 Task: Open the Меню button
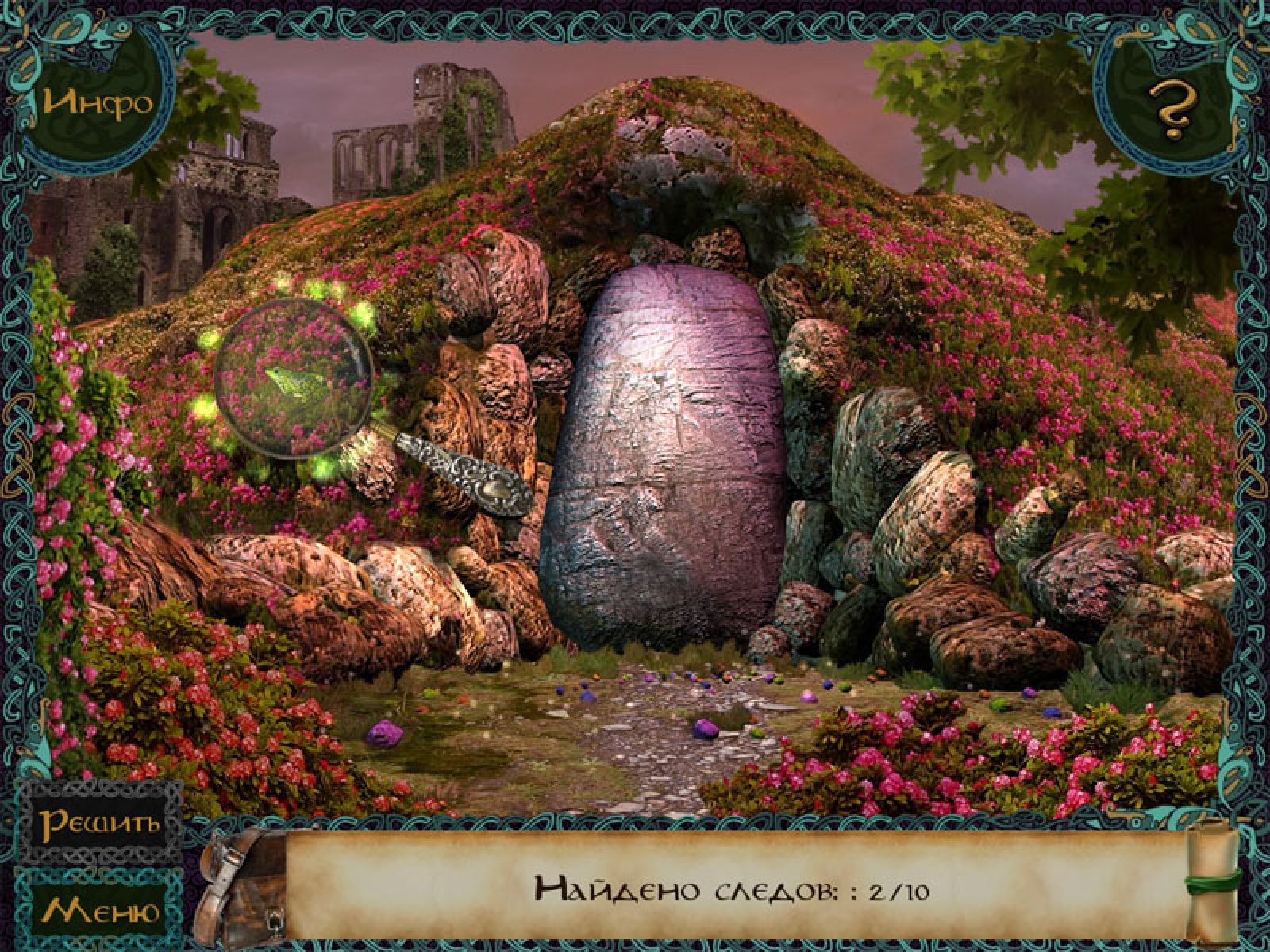(101, 910)
